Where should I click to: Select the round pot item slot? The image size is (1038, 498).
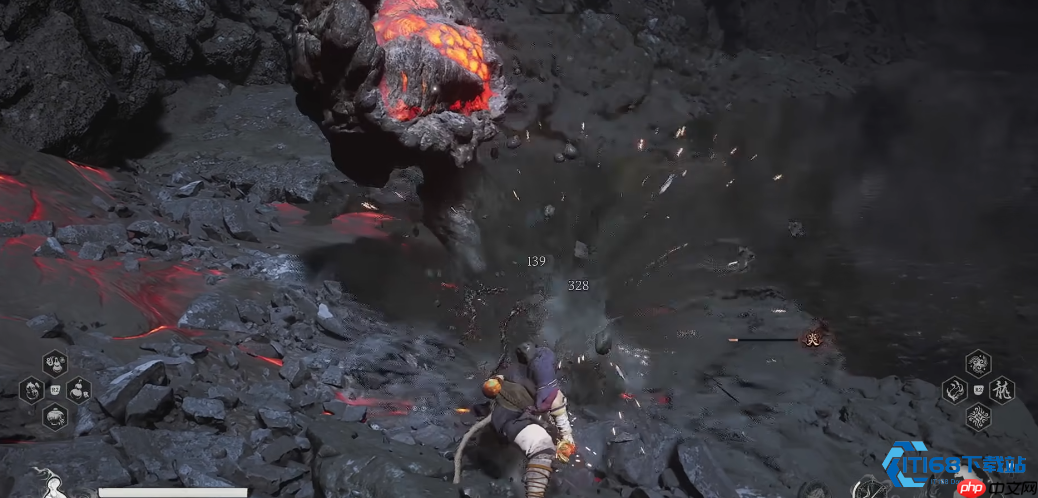(55, 416)
